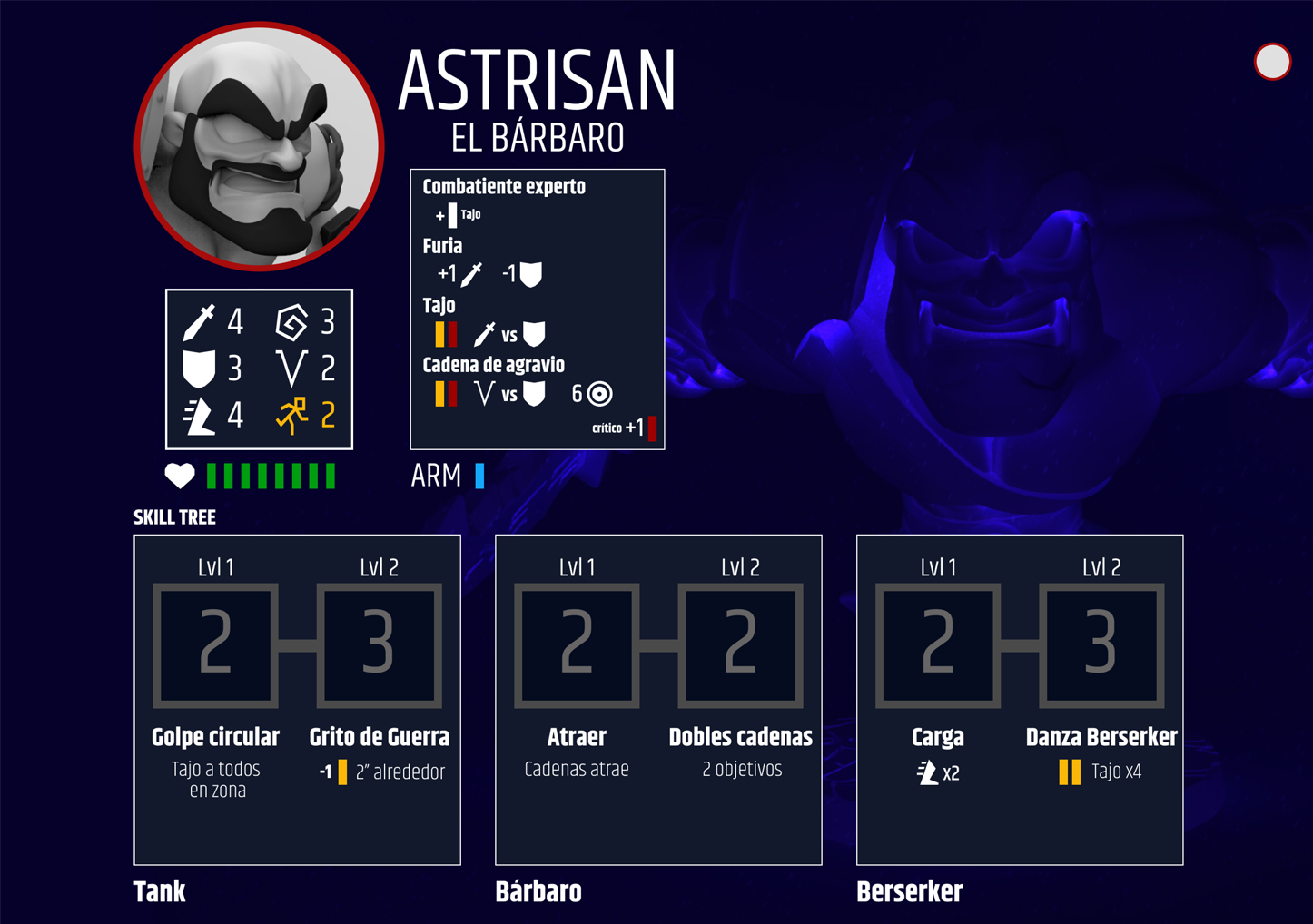Select the Golpe circular skill node

215,645
